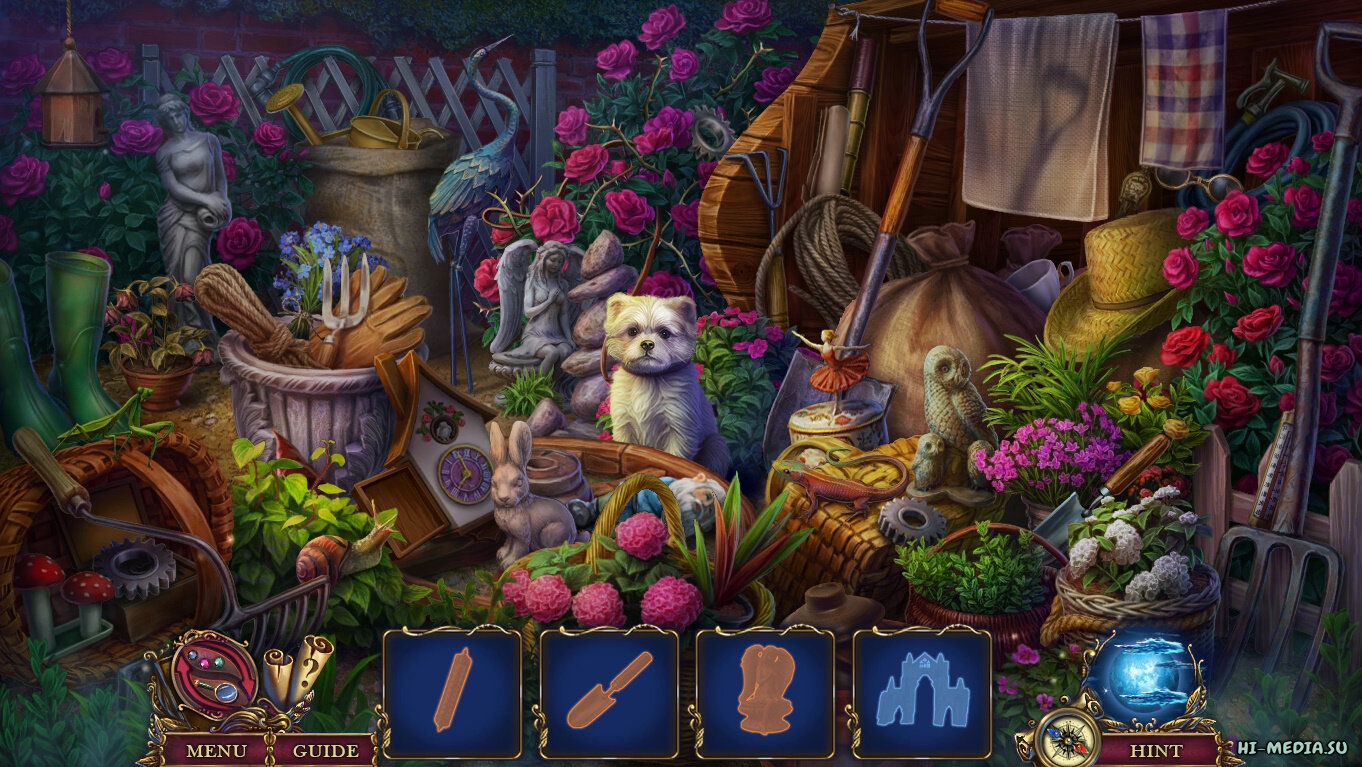
Task: Open the strategy GUIDE
Action: pyautogui.click(x=325, y=750)
